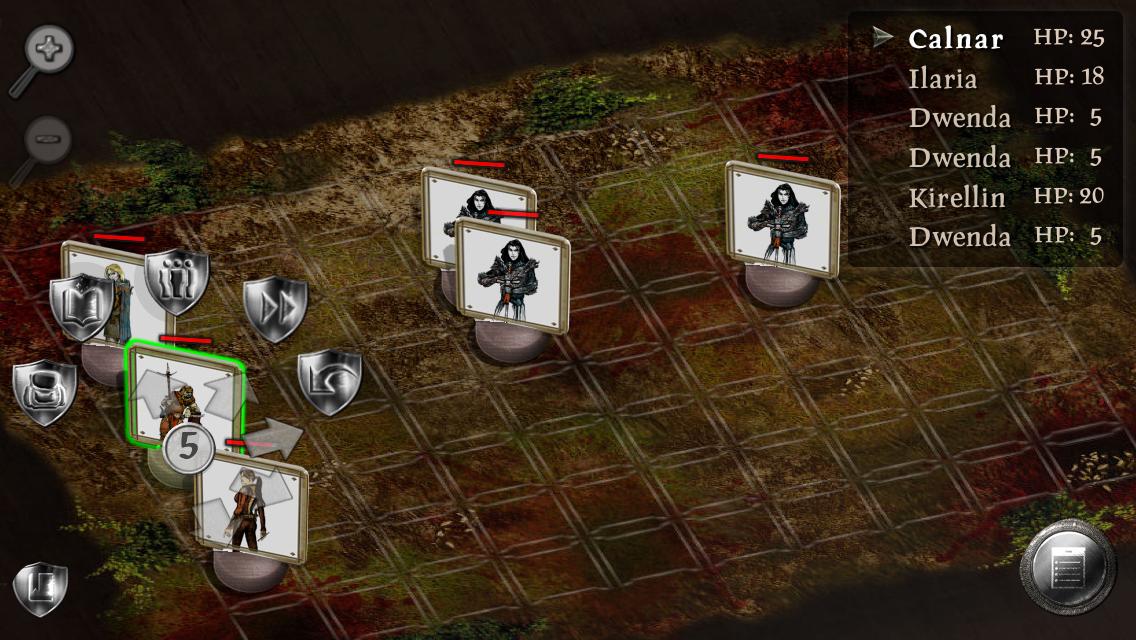Open the spellbook shield icon
This screenshot has width=1136, height=640.
click(x=81, y=306)
